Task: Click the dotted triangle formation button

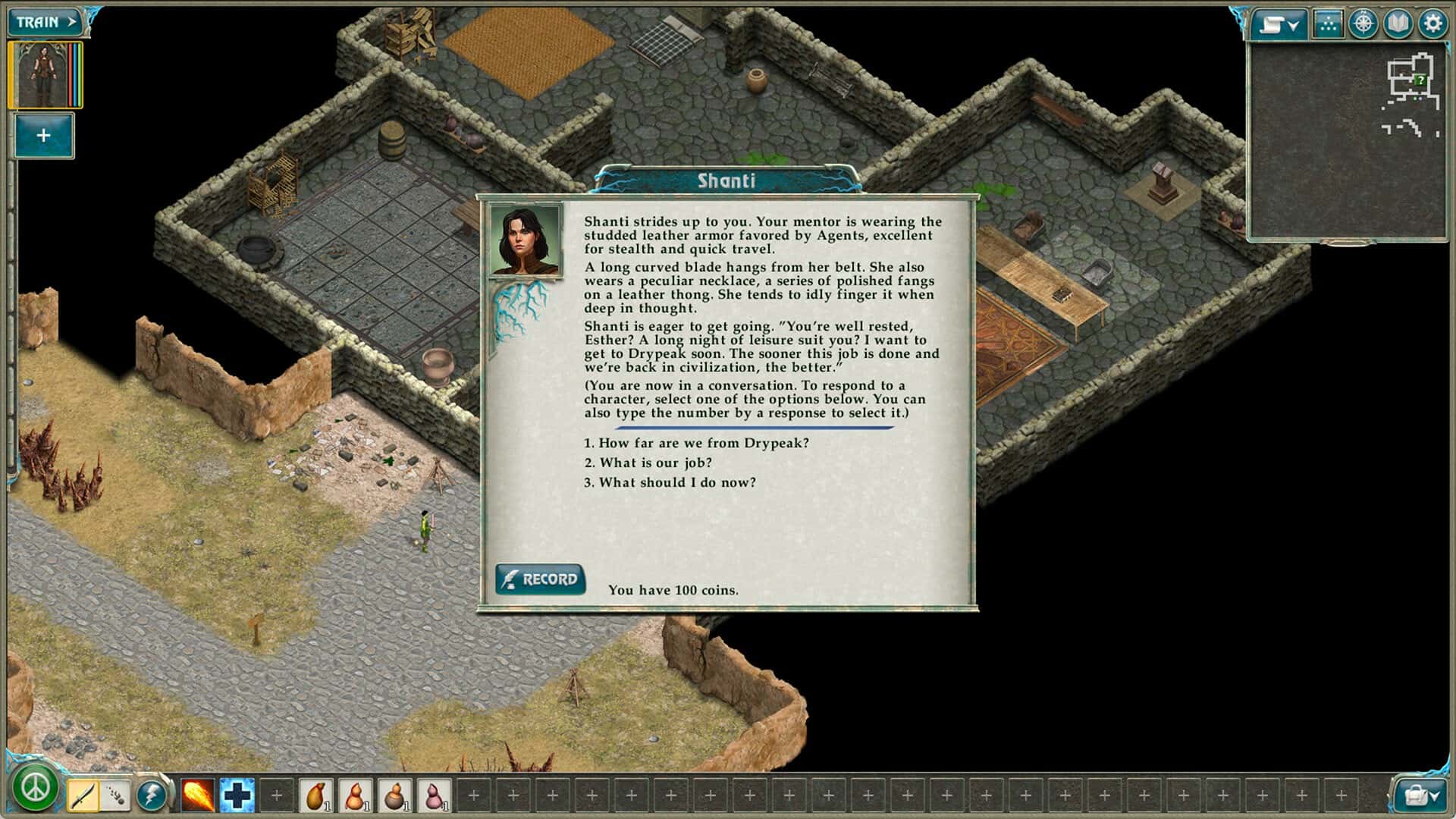Action: point(1327,24)
